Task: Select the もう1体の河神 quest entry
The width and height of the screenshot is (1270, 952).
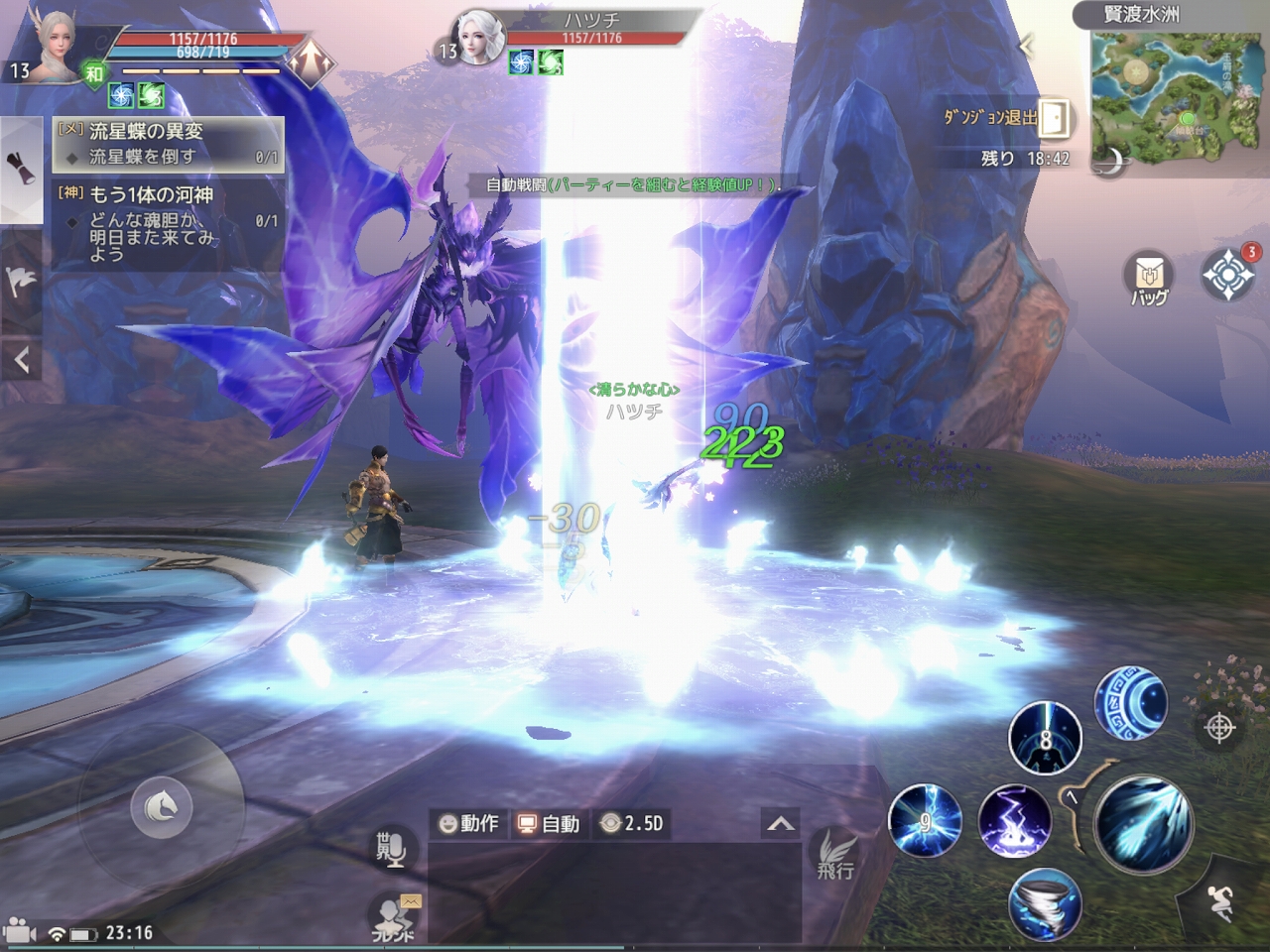Action: 168,222
